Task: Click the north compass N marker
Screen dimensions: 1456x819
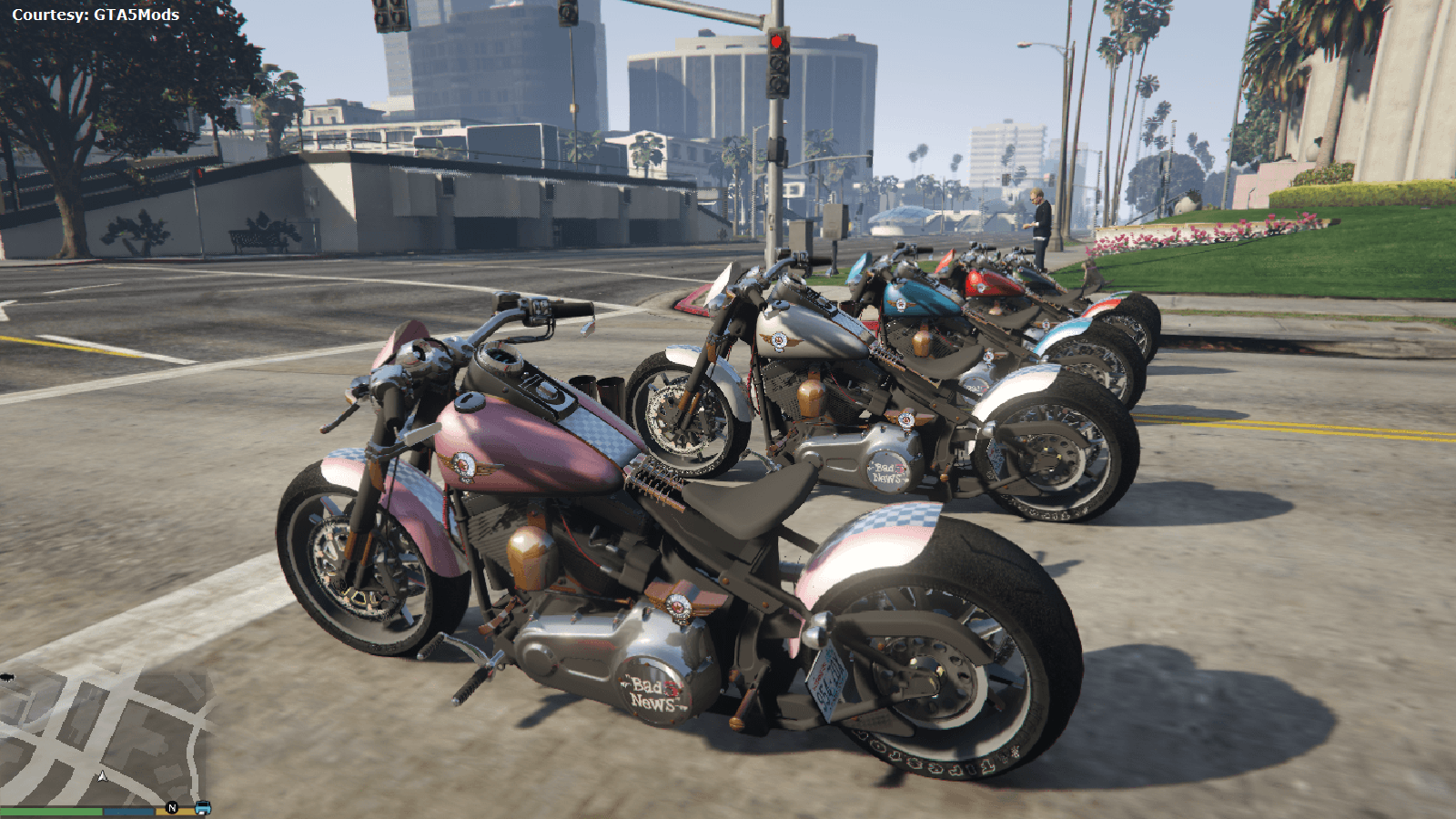Action: click(172, 807)
